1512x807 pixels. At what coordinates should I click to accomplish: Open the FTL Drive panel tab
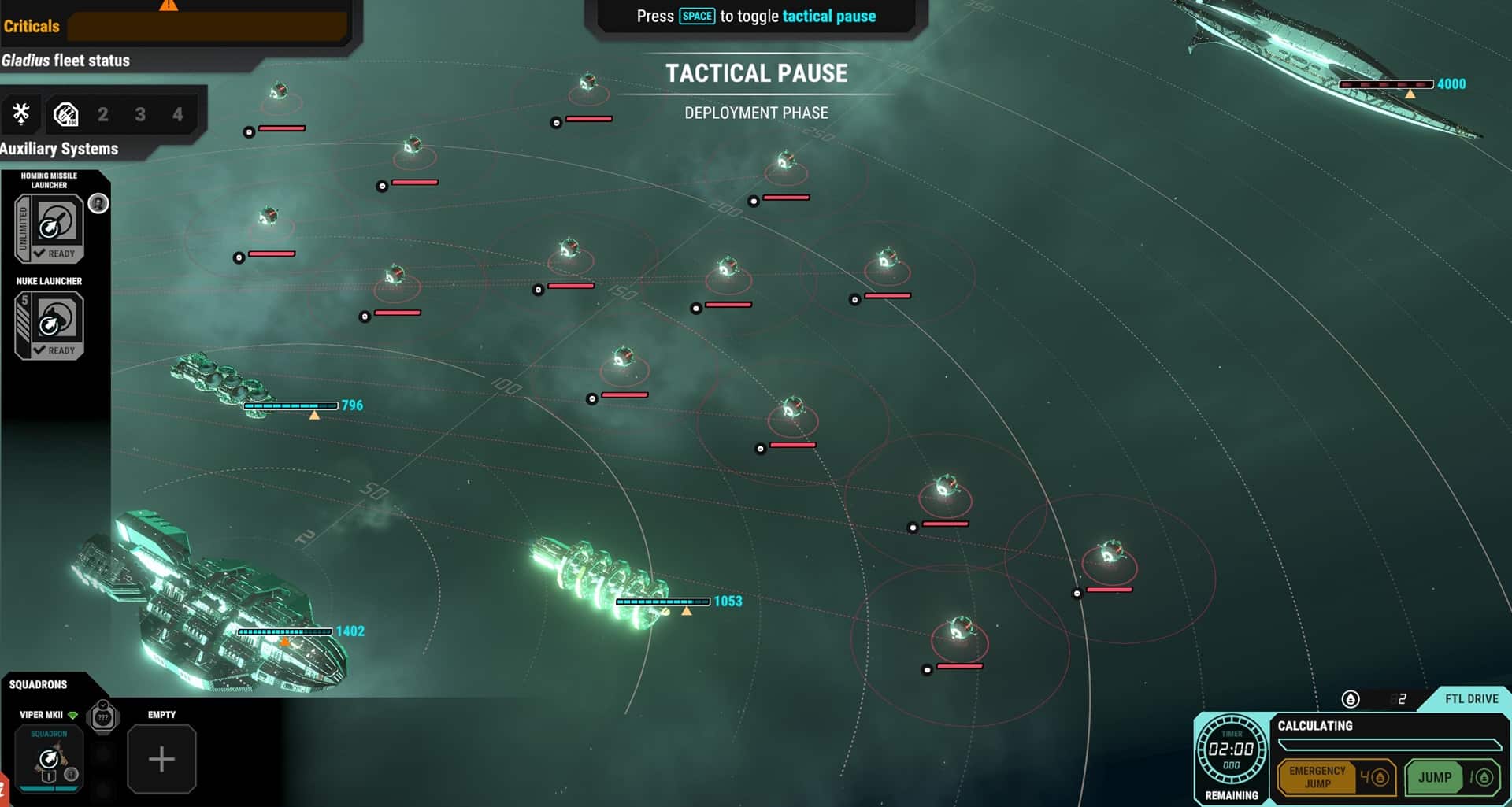(1470, 699)
